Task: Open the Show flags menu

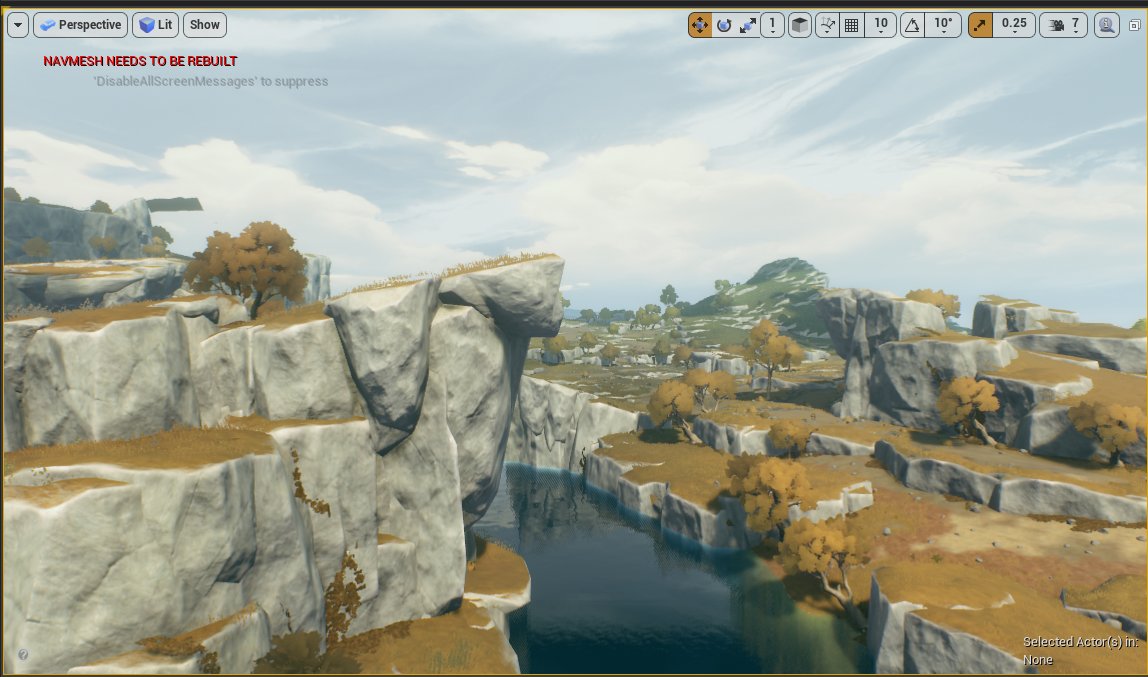Action: click(205, 25)
